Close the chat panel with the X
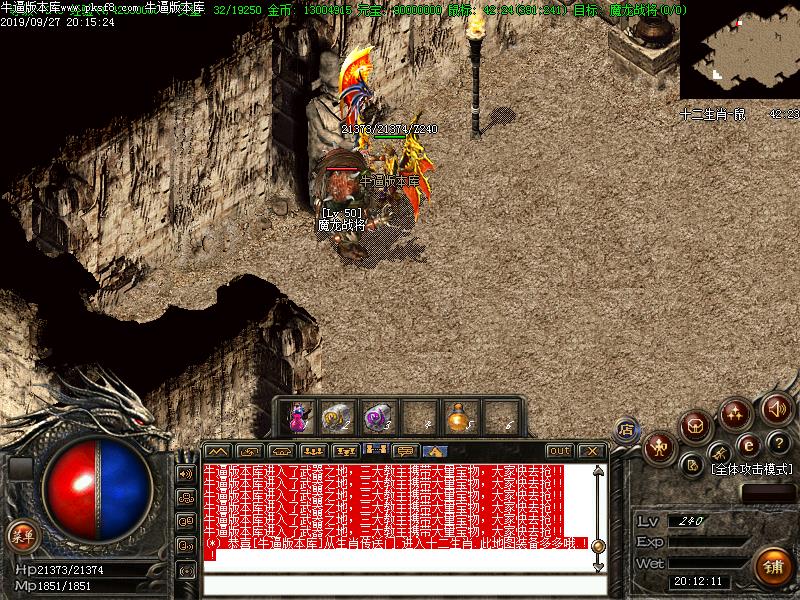The image size is (800, 600). point(592,451)
